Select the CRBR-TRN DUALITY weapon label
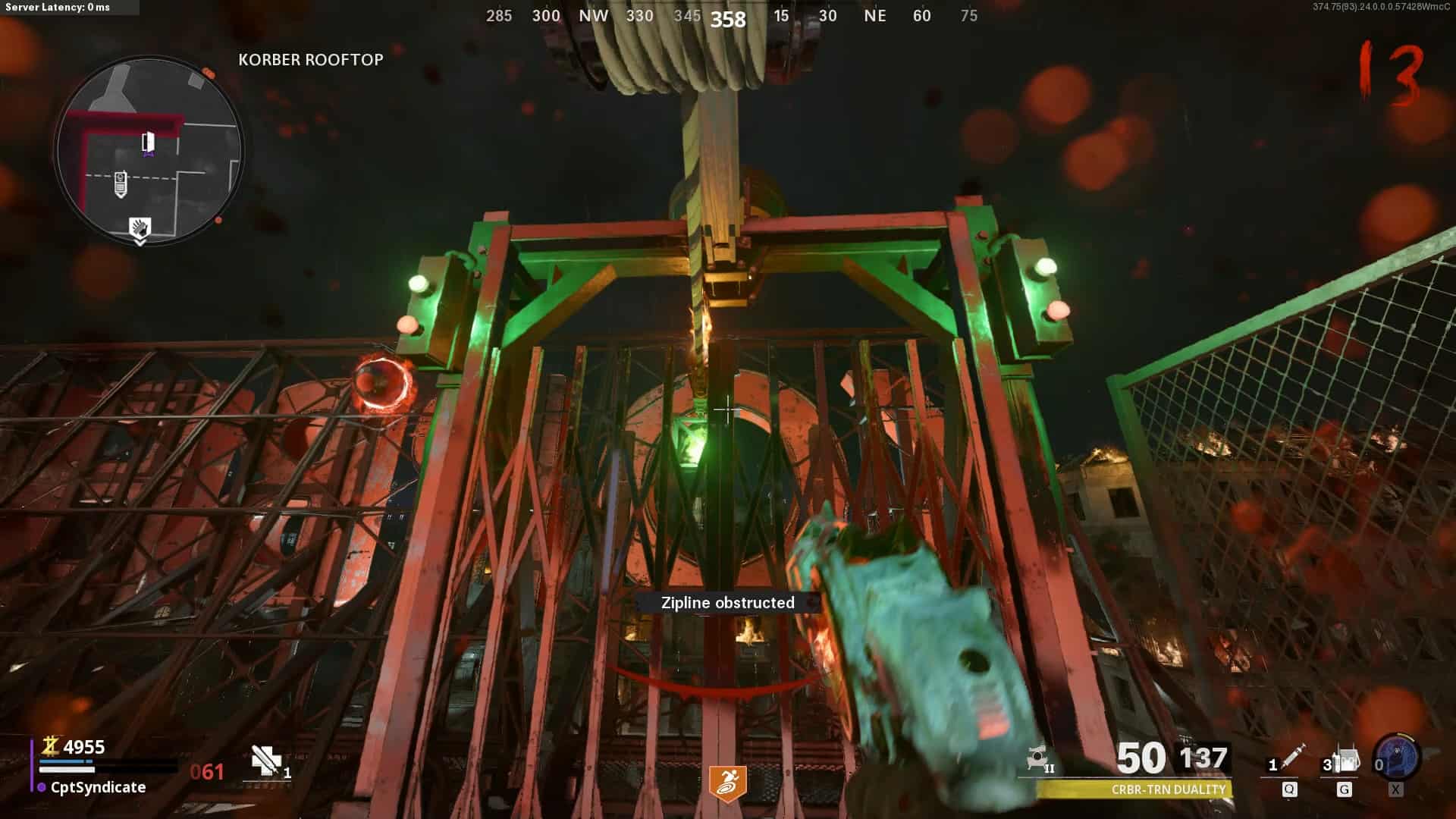This screenshot has height=819, width=1456. (x=1168, y=789)
